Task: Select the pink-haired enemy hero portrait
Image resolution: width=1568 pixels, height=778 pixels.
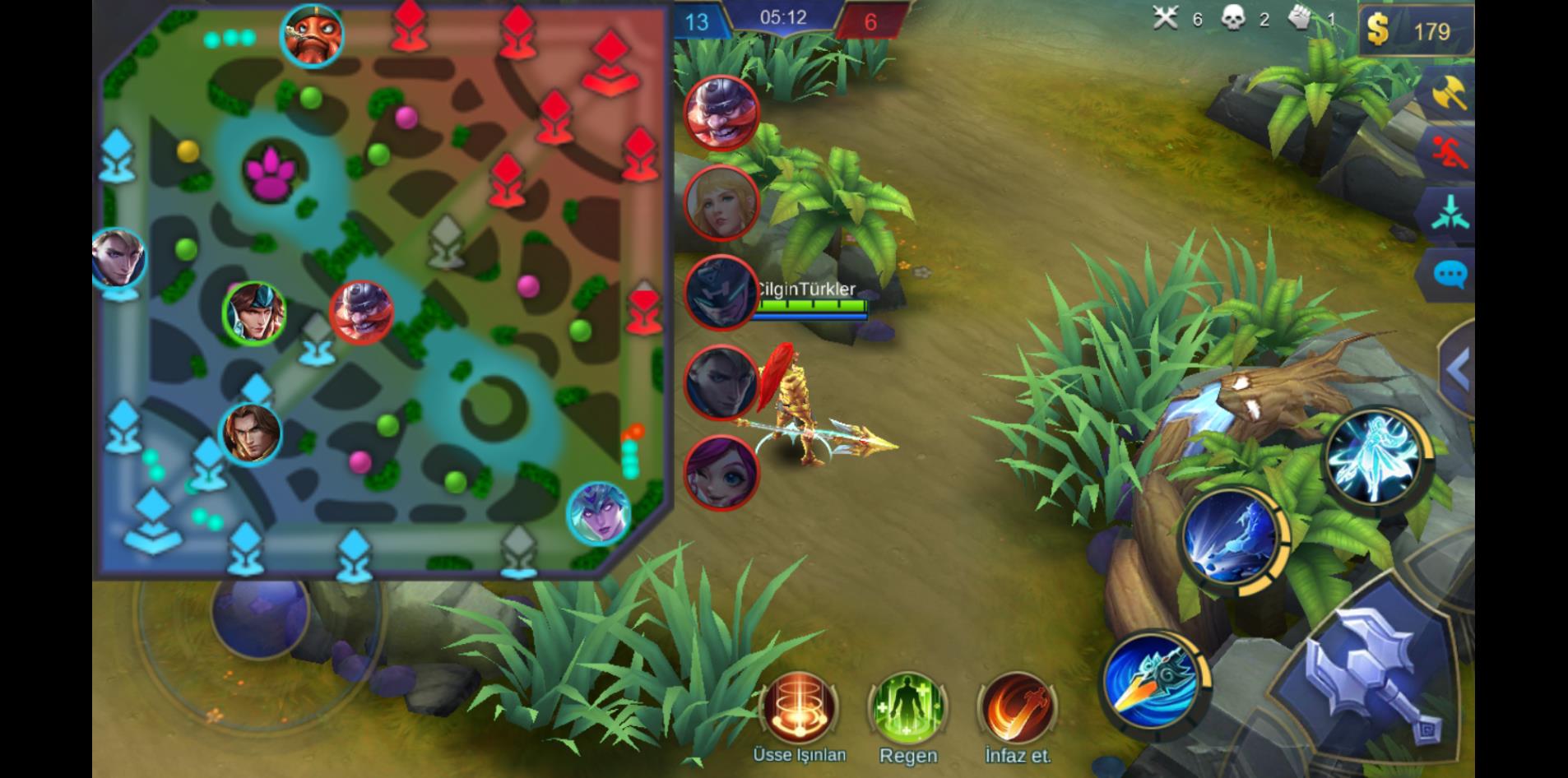Action: (721, 473)
